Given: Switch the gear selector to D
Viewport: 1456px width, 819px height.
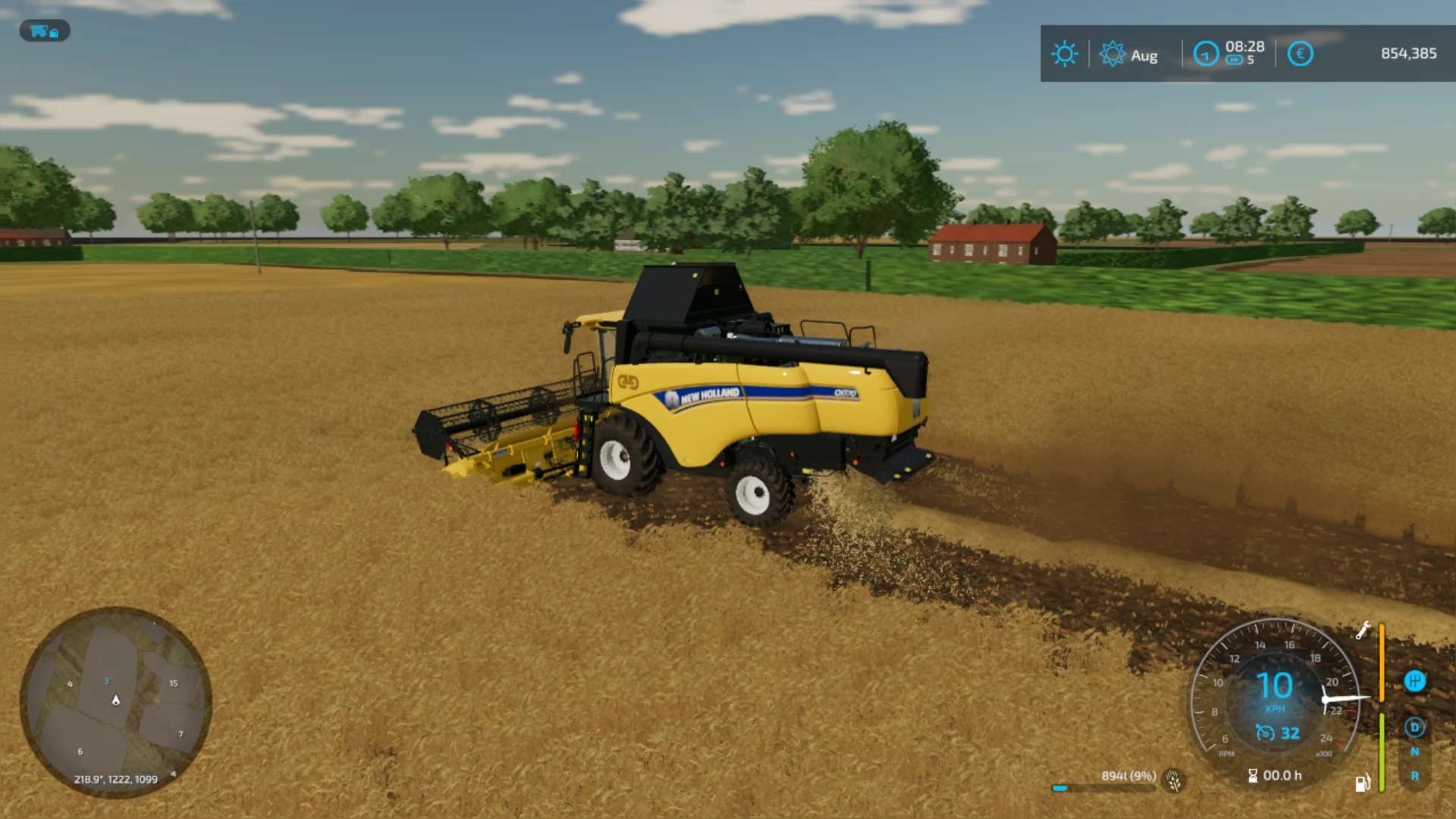Looking at the screenshot, I should [x=1414, y=727].
